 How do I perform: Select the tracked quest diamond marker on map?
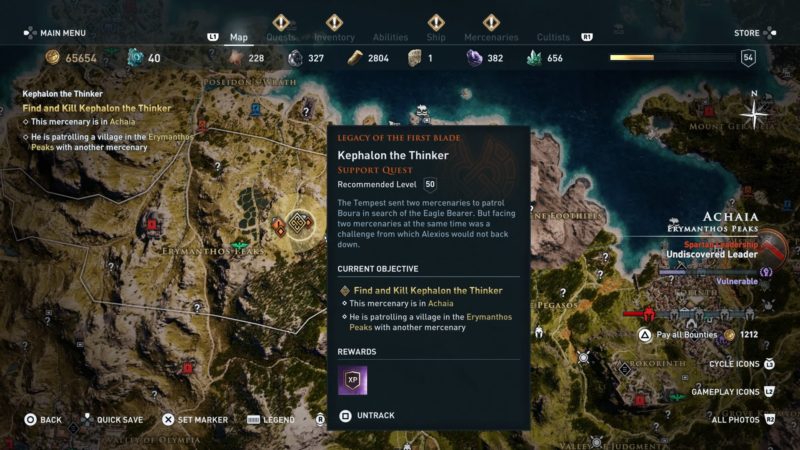299,223
